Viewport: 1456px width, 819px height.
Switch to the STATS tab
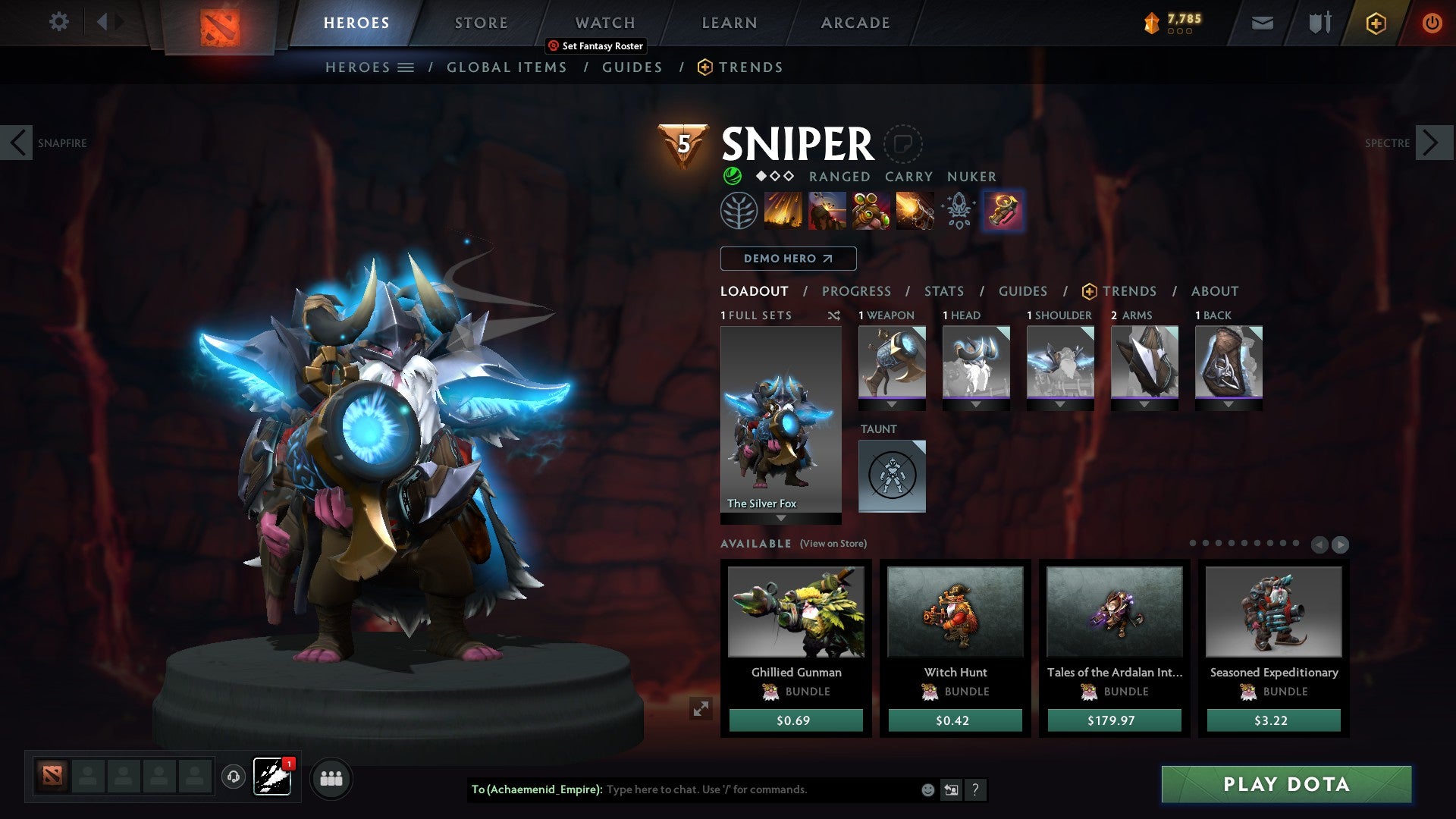pyautogui.click(x=943, y=291)
